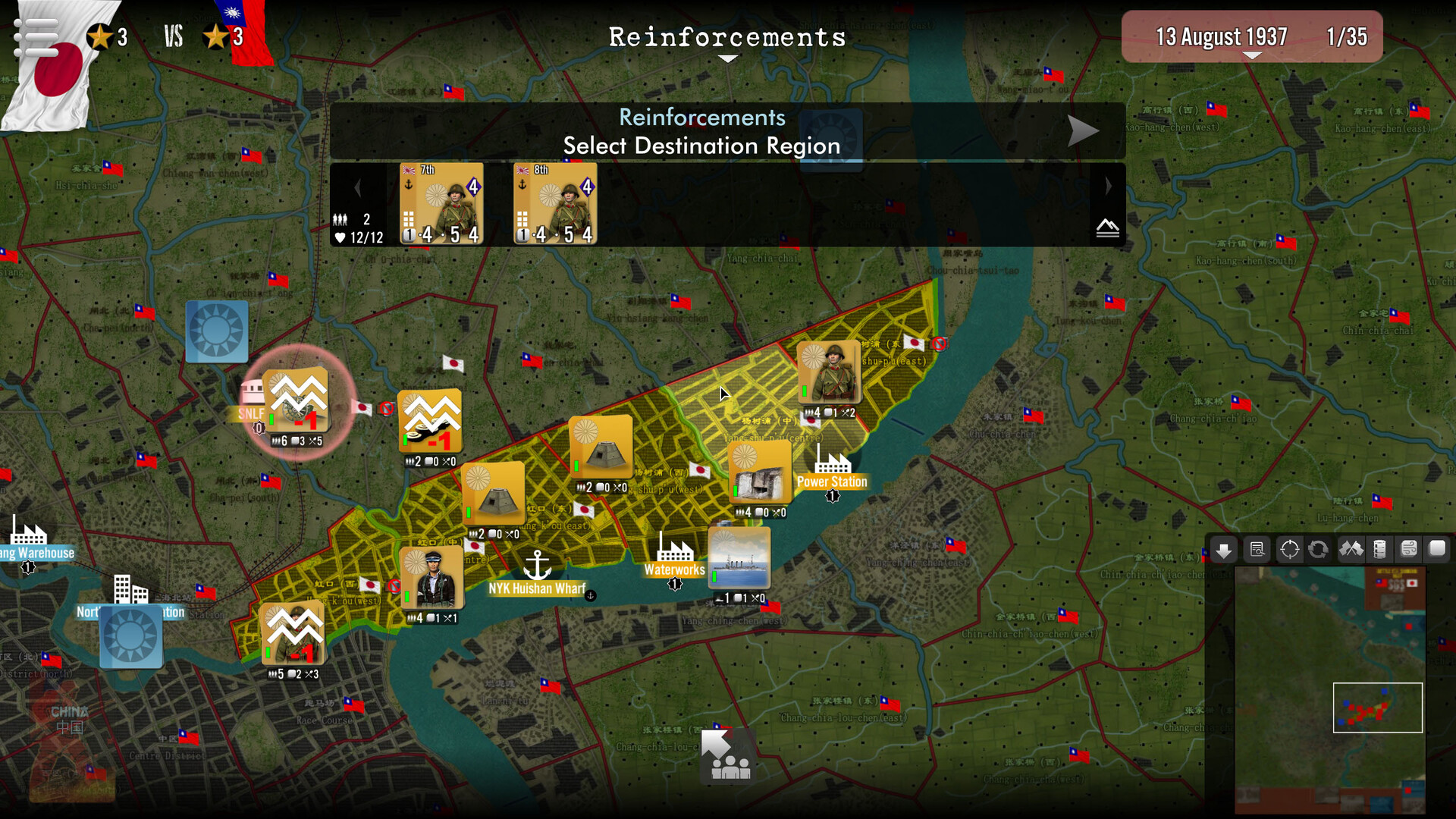The width and height of the screenshot is (1456, 819).
Task: Open the left arrow to browse reinforcements
Action: tap(357, 187)
